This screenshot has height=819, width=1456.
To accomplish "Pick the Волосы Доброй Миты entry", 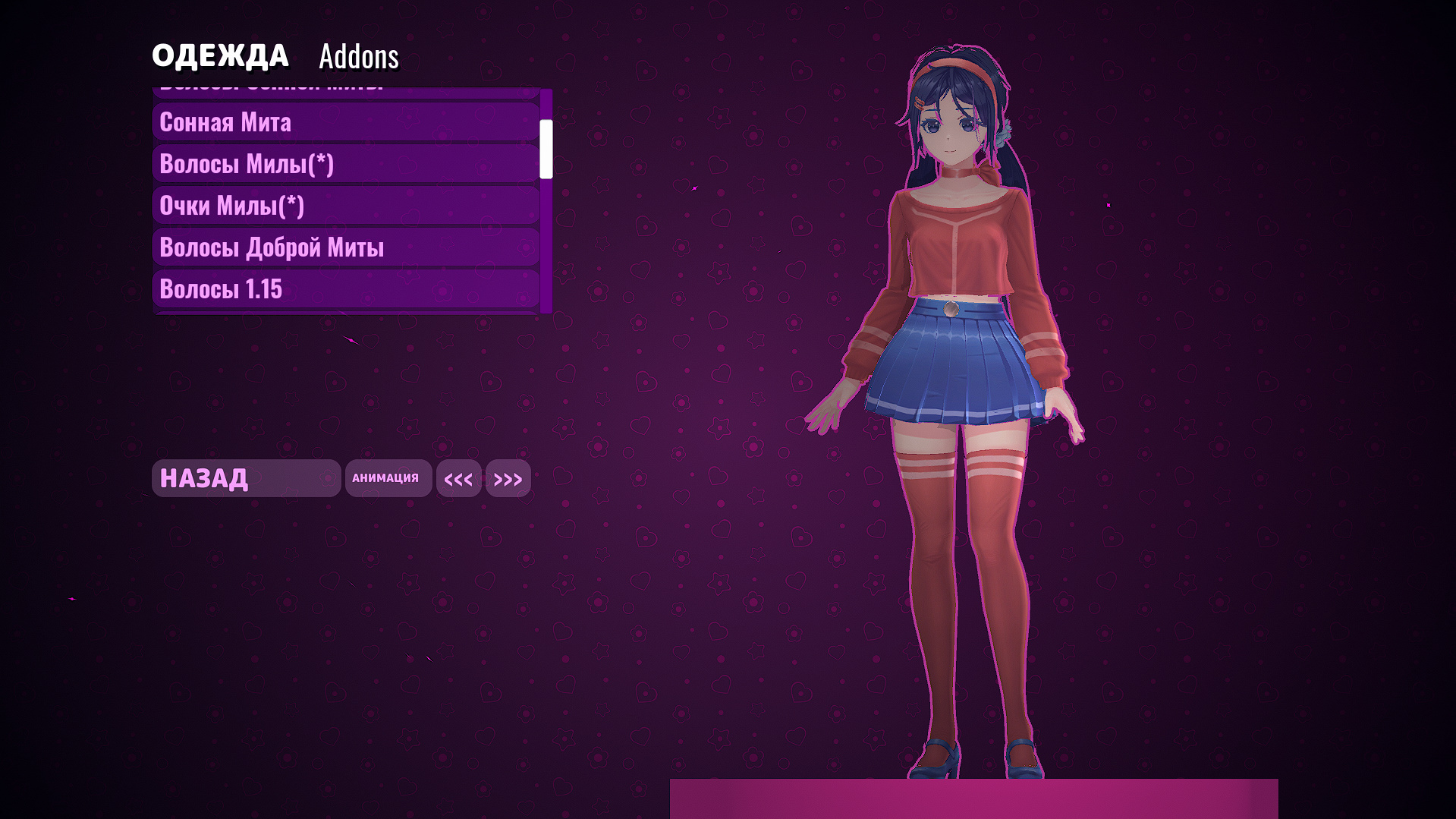I will [x=345, y=247].
